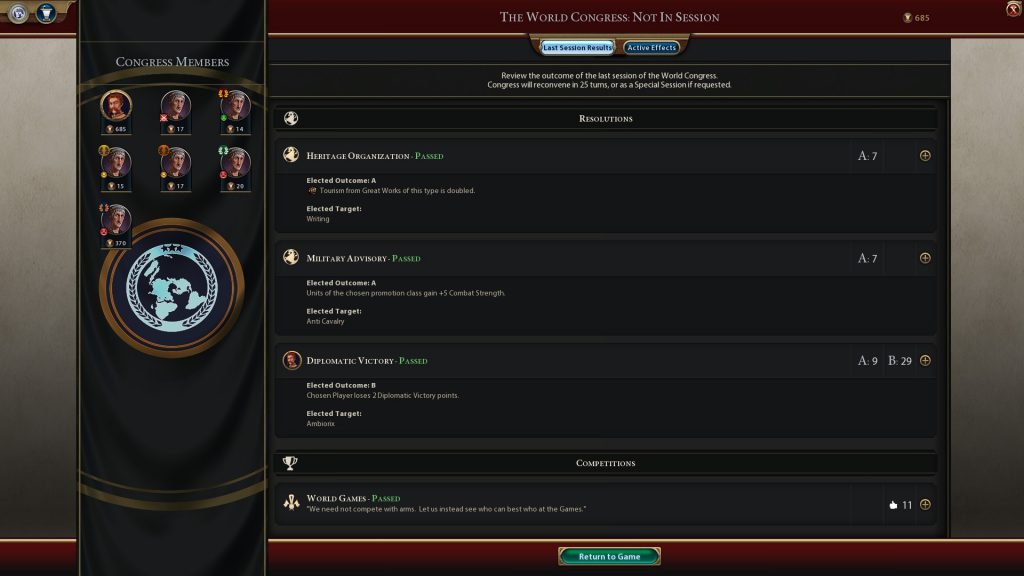
Task: Click the congress member with 15 favor
Action: [x=116, y=162]
